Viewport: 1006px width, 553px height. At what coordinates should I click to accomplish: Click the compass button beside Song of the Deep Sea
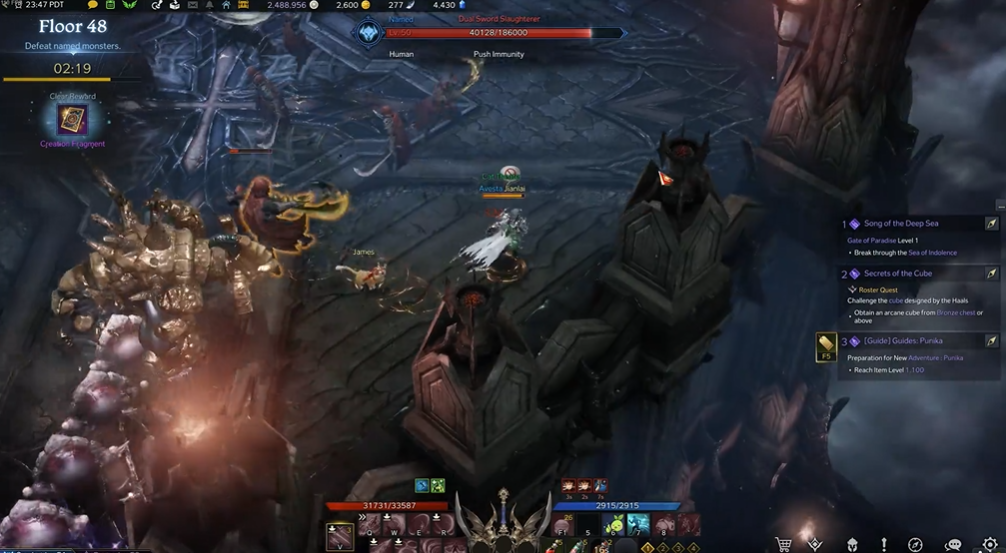coord(991,224)
